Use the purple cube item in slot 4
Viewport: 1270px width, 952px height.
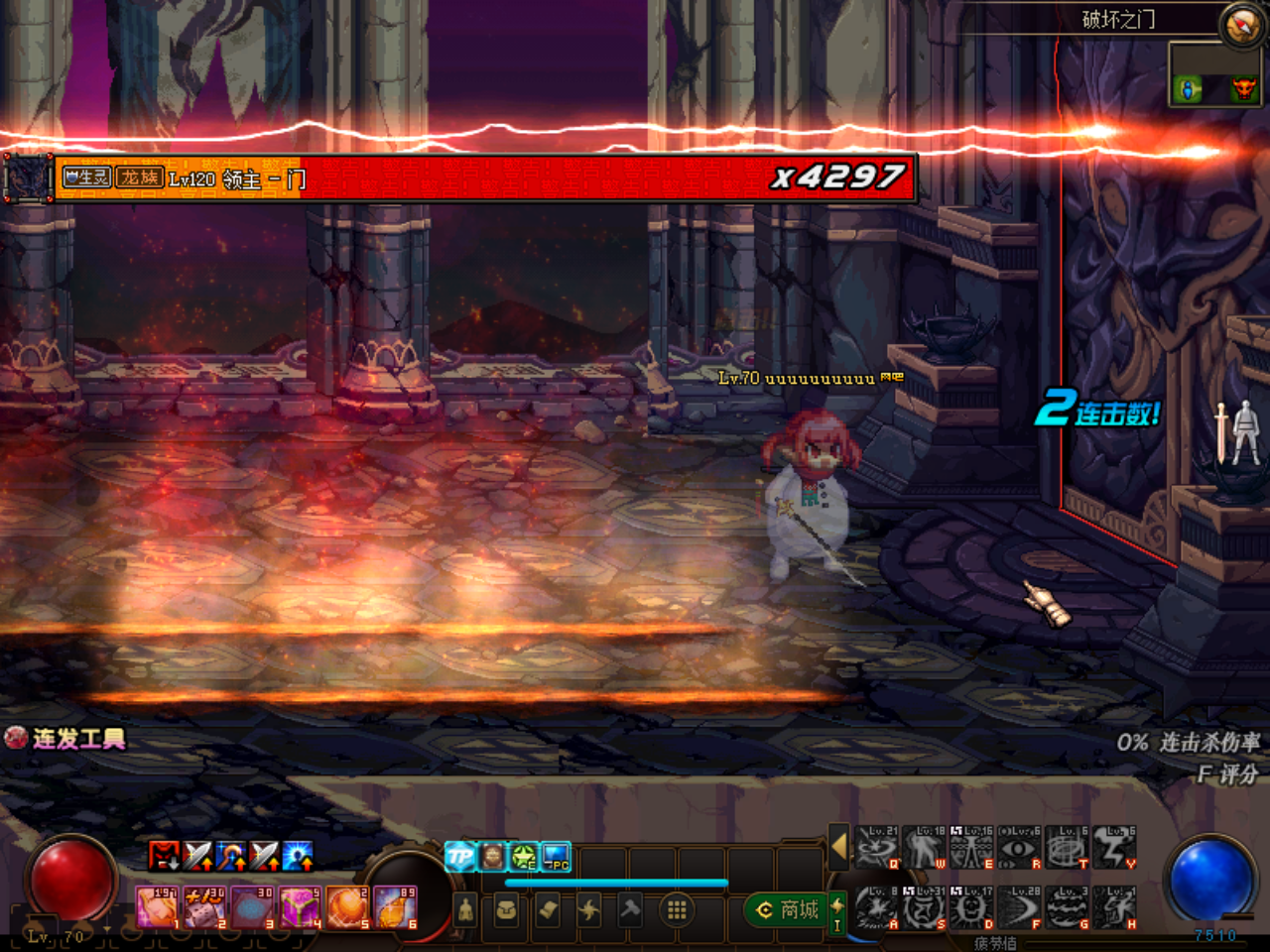click(x=300, y=907)
